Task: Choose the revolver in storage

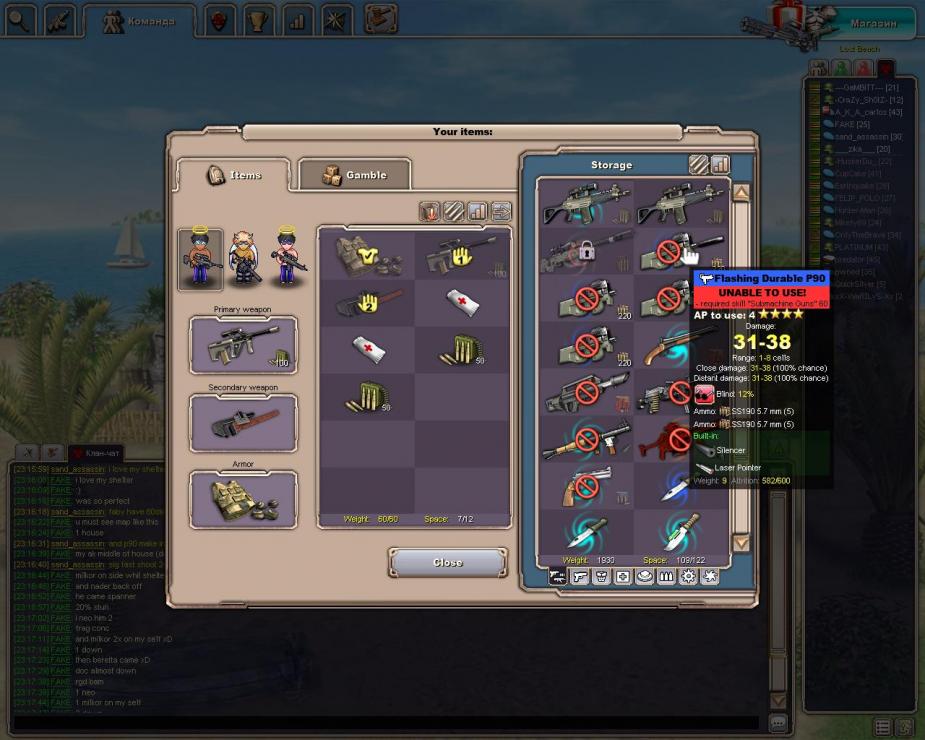Action: coord(586,487)
